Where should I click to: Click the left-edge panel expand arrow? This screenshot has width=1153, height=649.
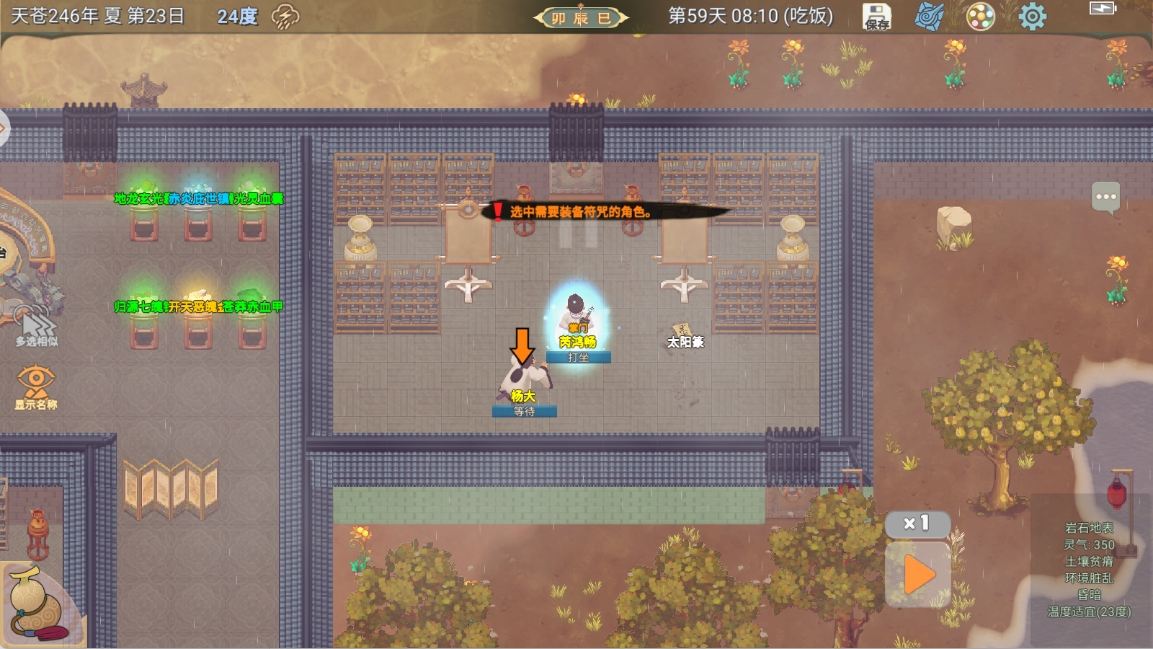(x=4, y=128)
